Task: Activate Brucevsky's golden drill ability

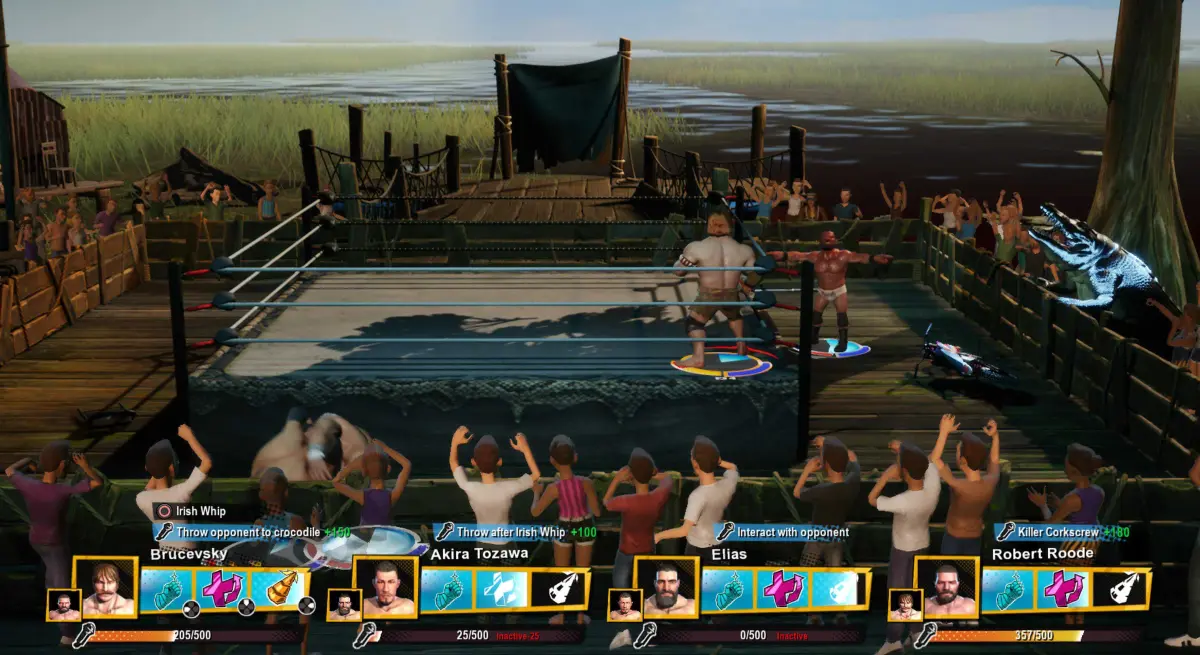Action: point(279,590)
